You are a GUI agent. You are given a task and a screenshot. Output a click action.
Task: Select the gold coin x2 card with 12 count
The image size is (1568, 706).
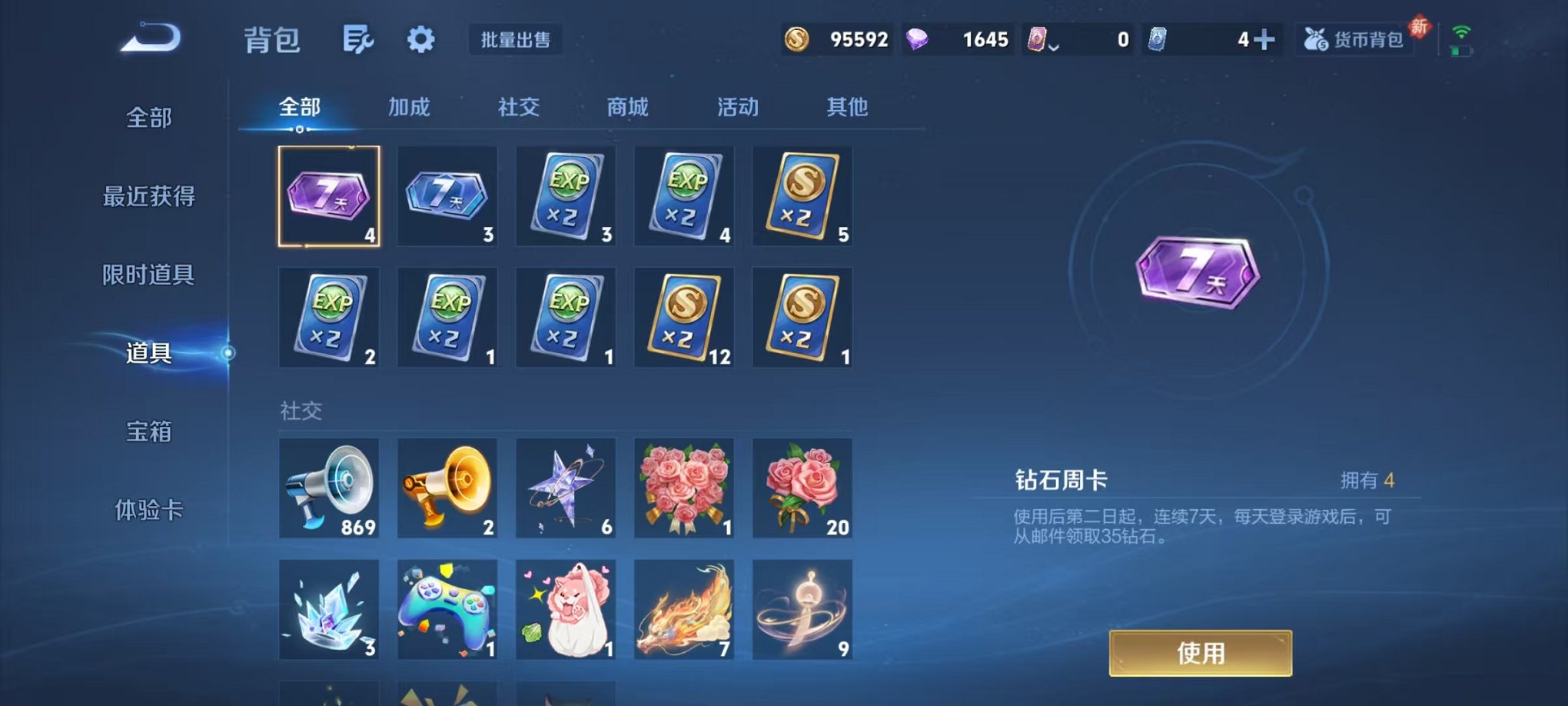pos(684,318)
